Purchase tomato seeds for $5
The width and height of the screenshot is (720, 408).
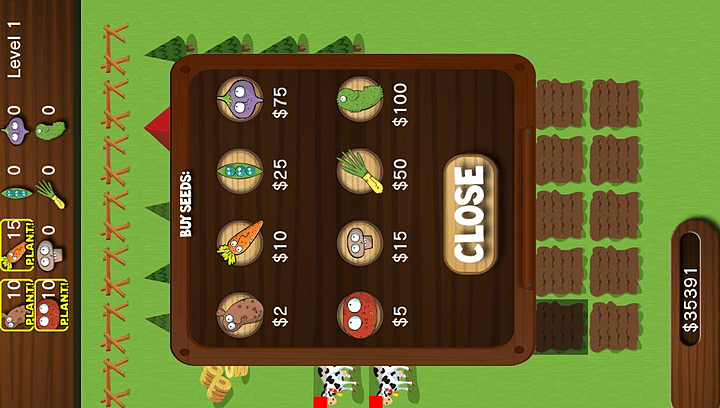(x=360, y=315)
